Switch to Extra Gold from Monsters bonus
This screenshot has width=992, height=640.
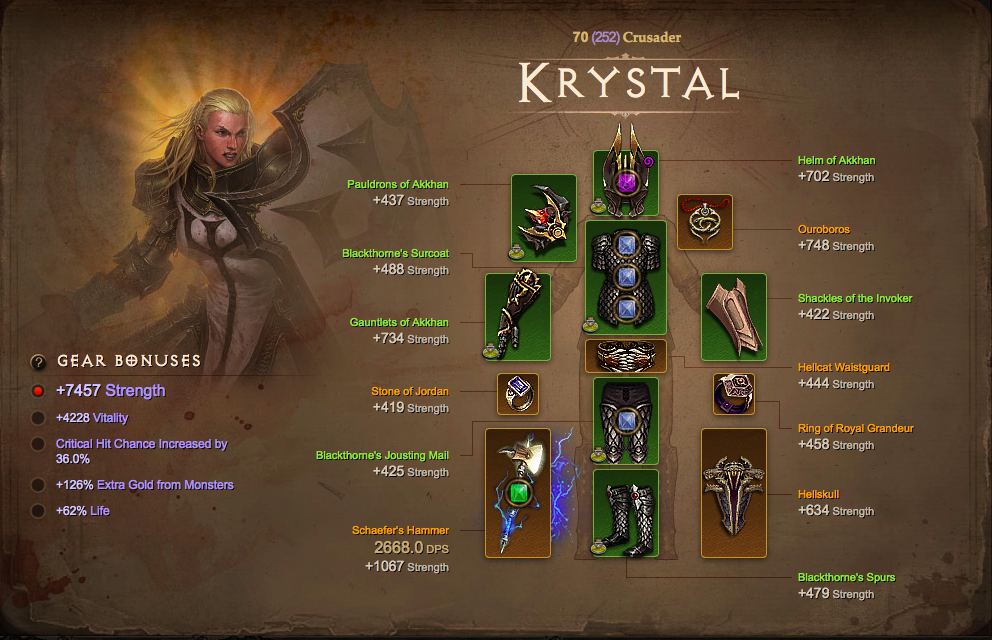point(38,485)
